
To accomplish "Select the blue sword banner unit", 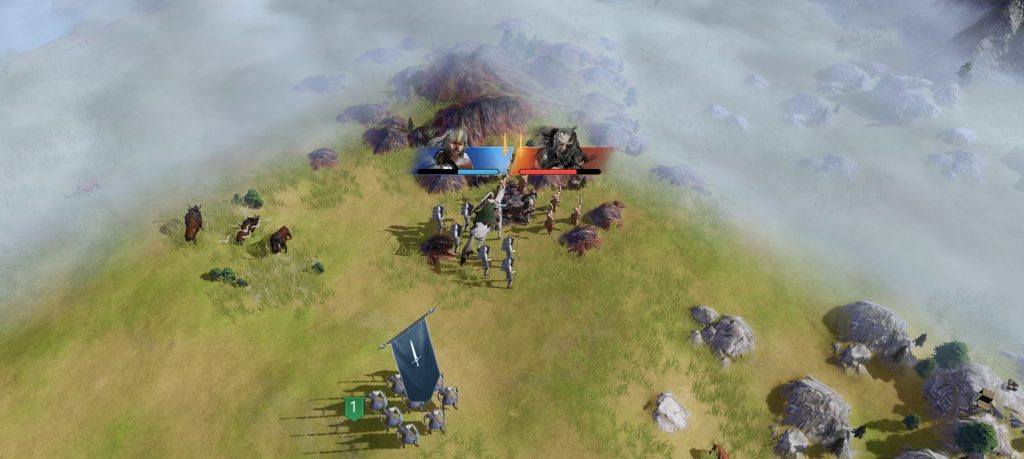I will 414,357.
